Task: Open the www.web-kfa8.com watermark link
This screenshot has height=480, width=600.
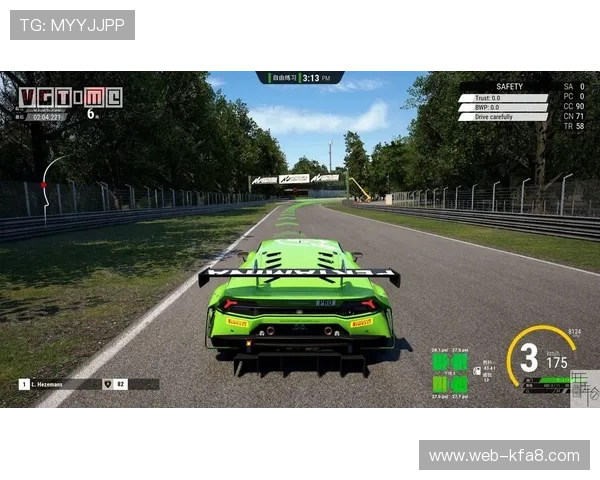Action: tap(503, 456)
